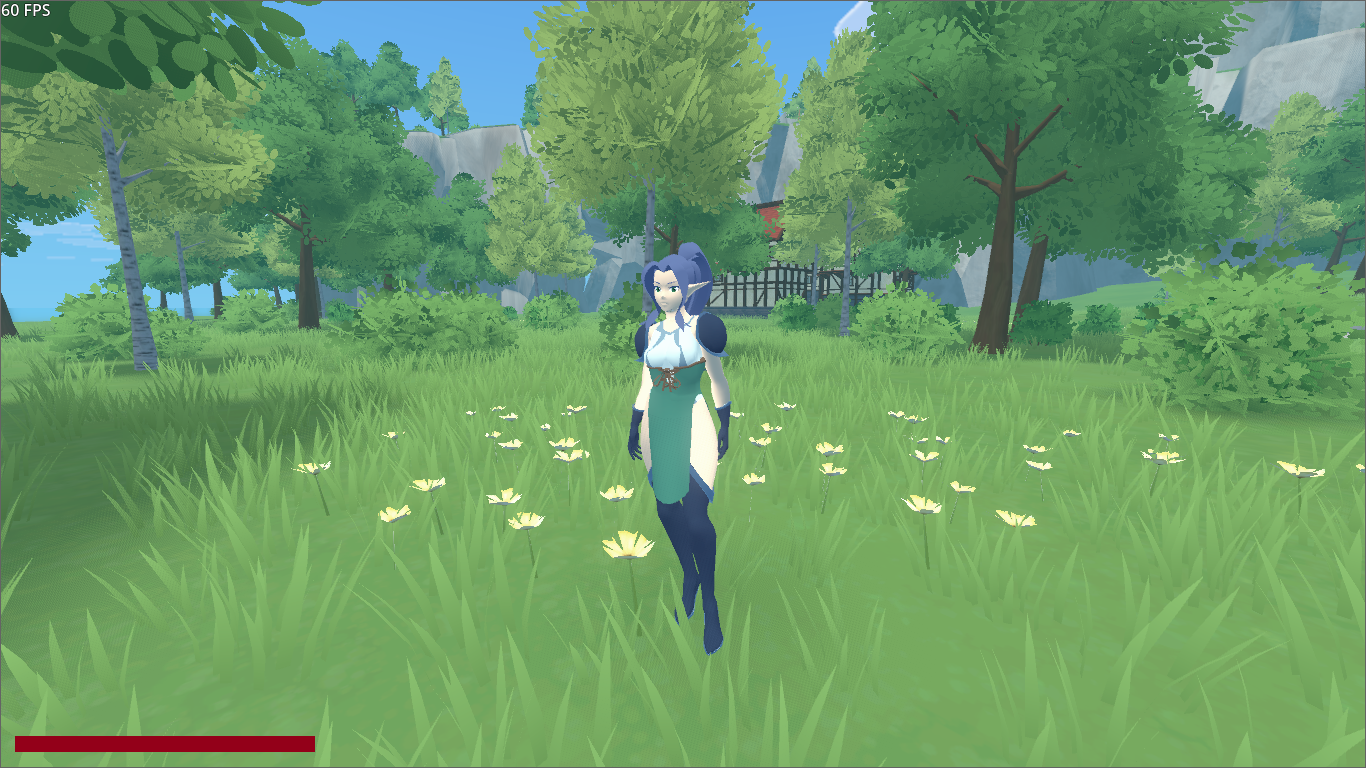The height and width of the screenshot is (768, 1366).
Task: Click the right end of the health bar
Action: click(x=310, y=745)
